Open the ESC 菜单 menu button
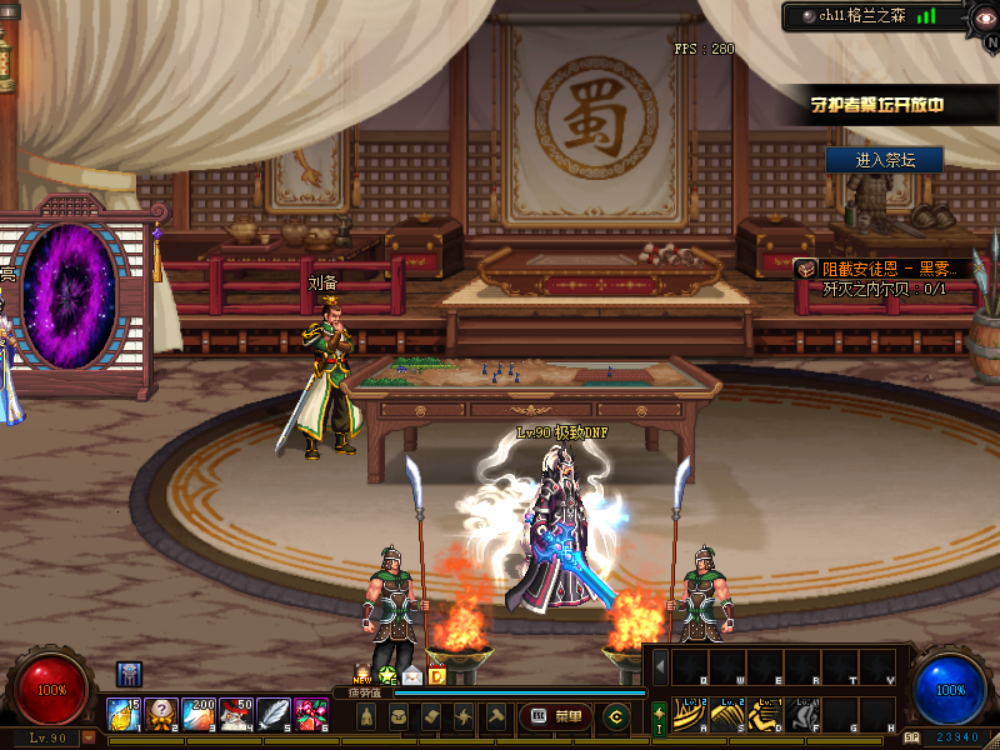 pos(556,716)
